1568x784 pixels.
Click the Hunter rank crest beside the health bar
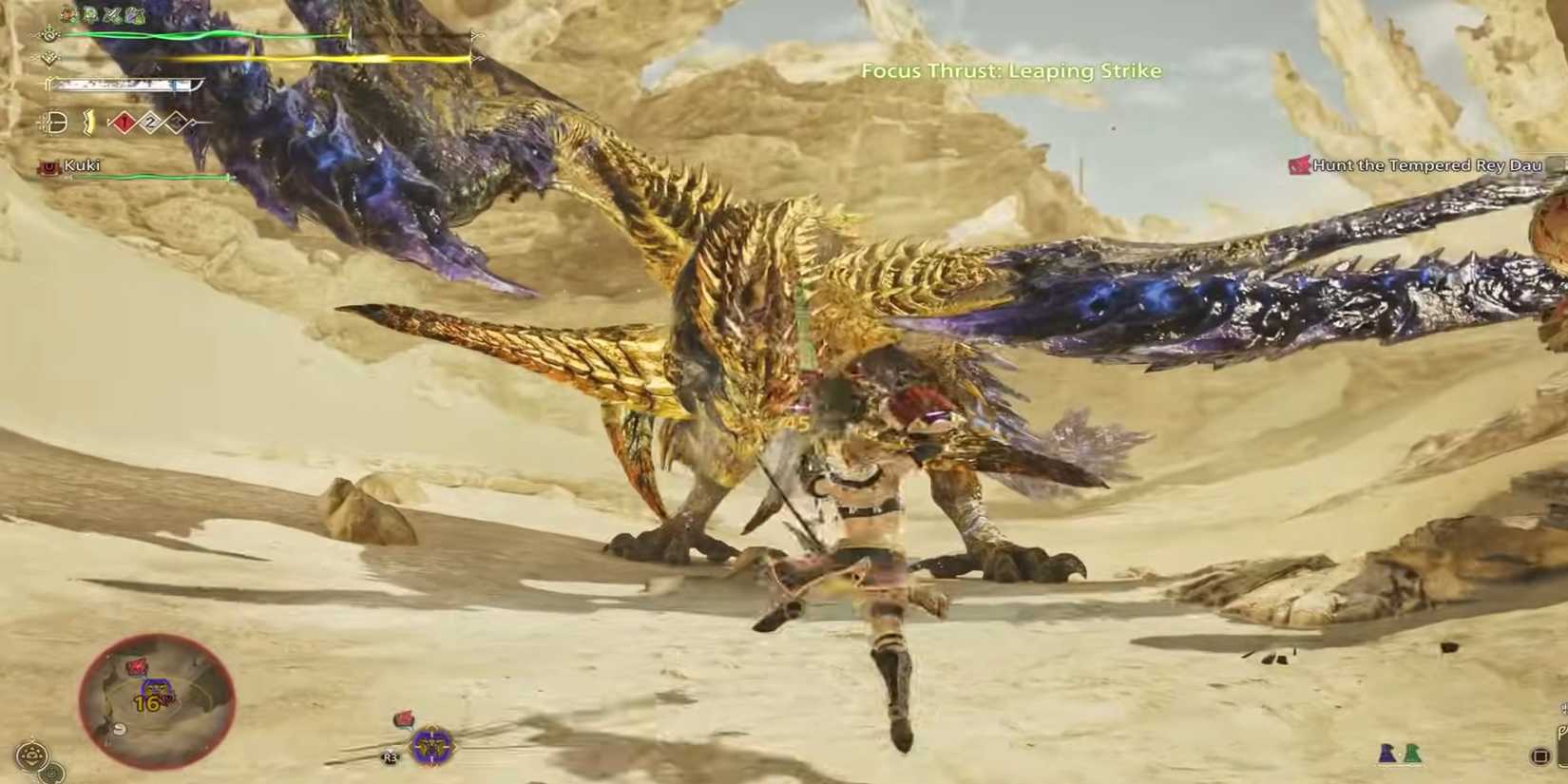click(x=49, y=34)
